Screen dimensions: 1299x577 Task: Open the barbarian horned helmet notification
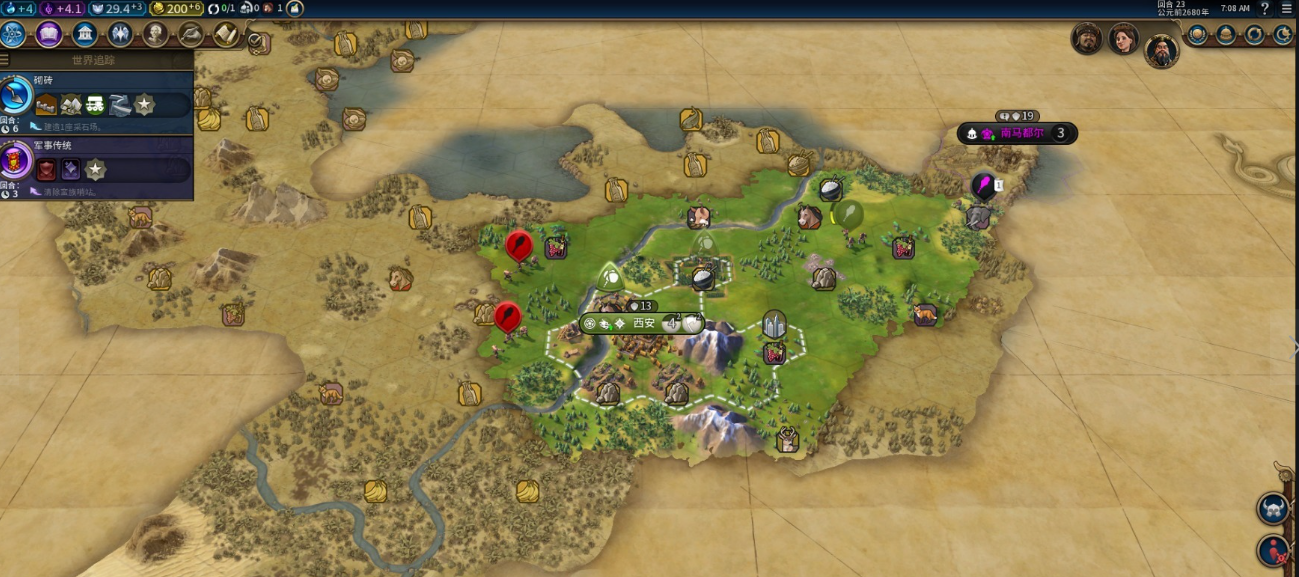click(x=1273, y=508)
